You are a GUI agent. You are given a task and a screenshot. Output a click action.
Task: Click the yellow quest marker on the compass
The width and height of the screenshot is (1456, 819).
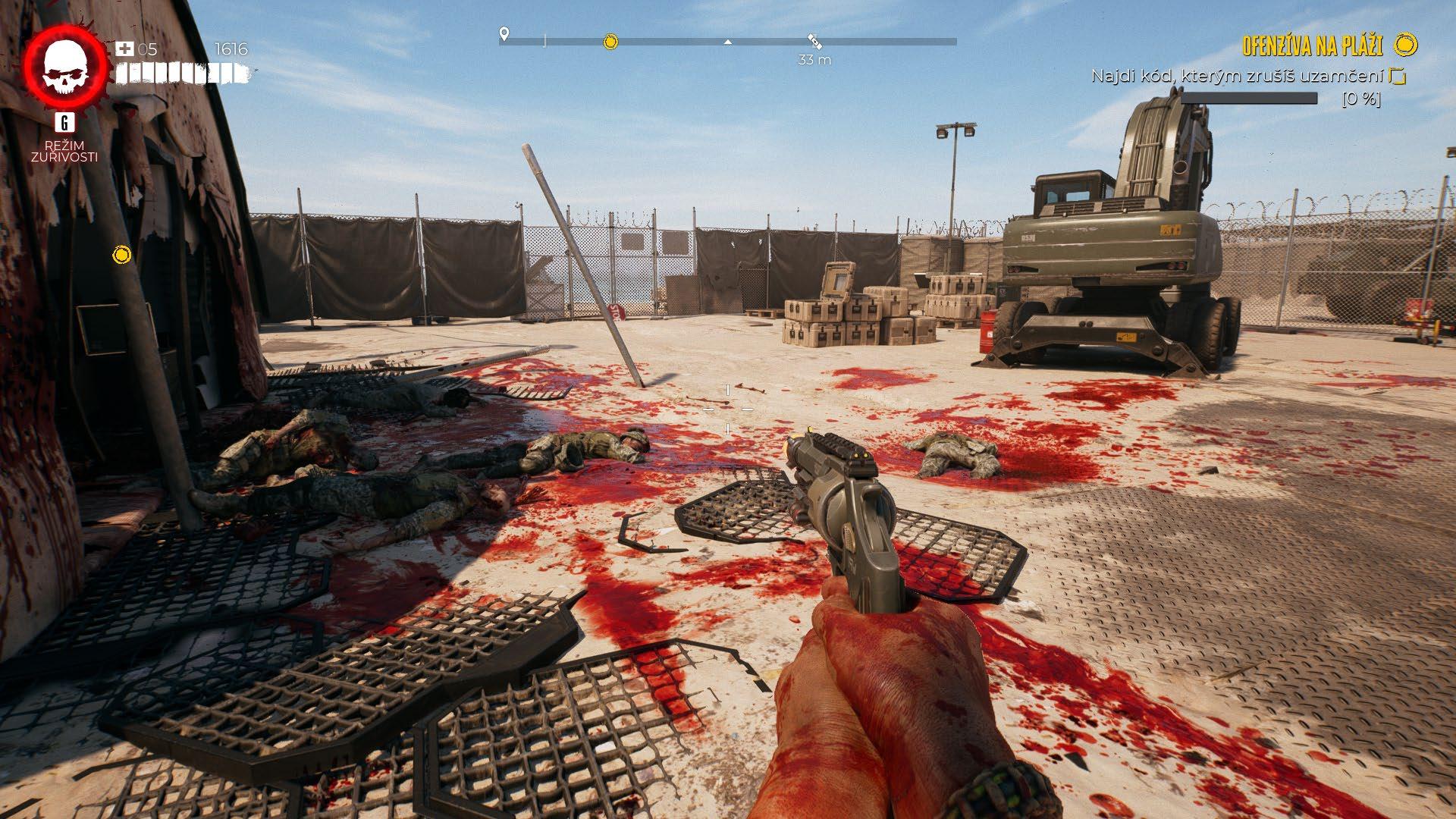pyautogui.click(x=610, y=42)
